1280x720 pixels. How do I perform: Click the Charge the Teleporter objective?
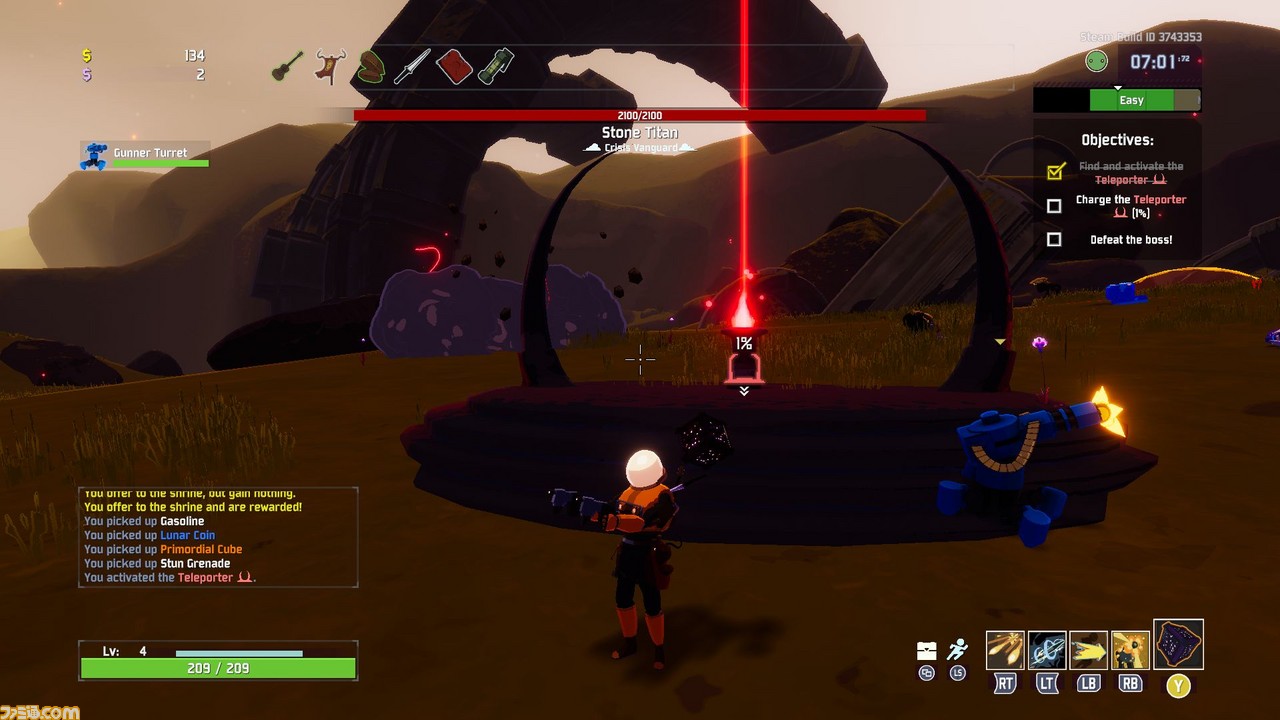click(1130, 206)
